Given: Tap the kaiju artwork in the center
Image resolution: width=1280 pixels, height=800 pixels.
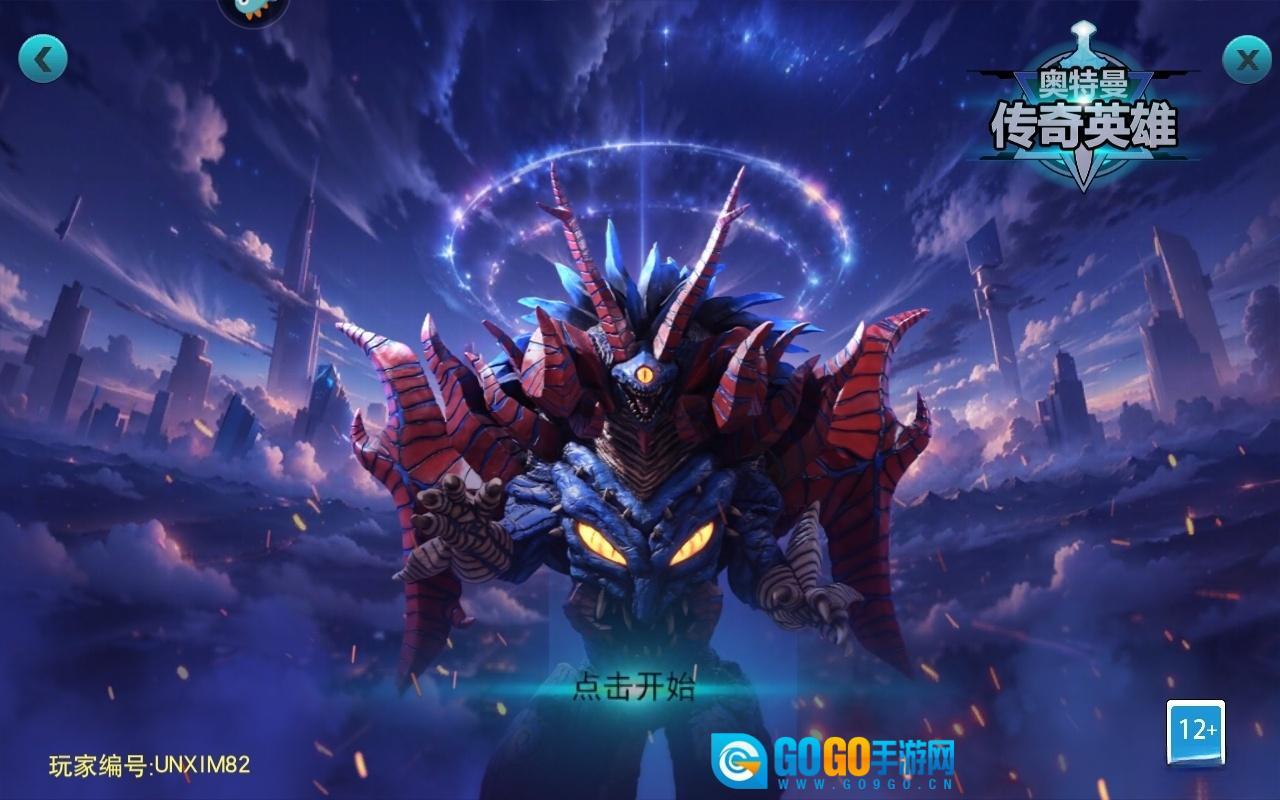Looking at the screenshot, I should pyautogui.click(x=640, y=450).
